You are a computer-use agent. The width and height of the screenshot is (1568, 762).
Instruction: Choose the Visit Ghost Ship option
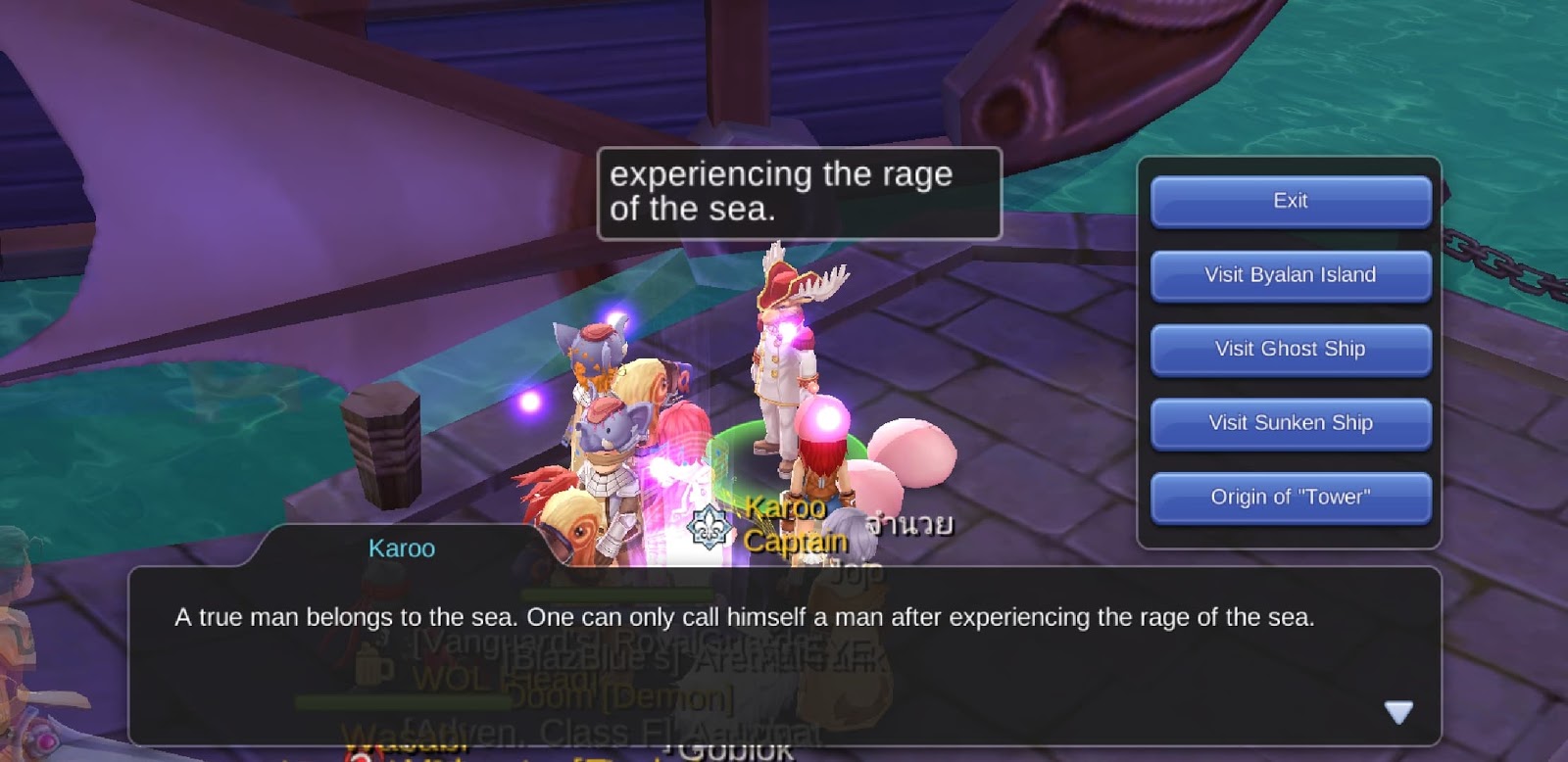(1291, 349)
